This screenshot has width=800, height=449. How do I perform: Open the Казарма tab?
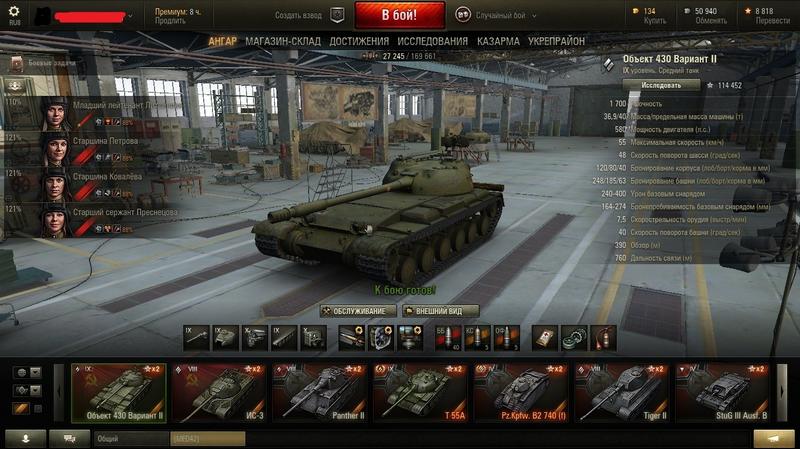(x=498, y=41)
